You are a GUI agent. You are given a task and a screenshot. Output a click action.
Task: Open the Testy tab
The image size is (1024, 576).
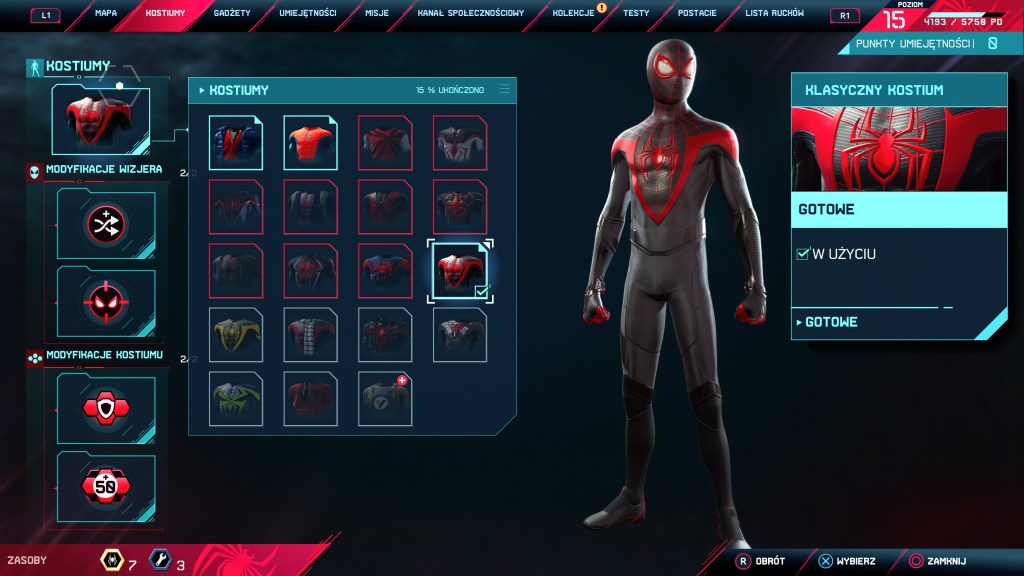pos(635,14)
